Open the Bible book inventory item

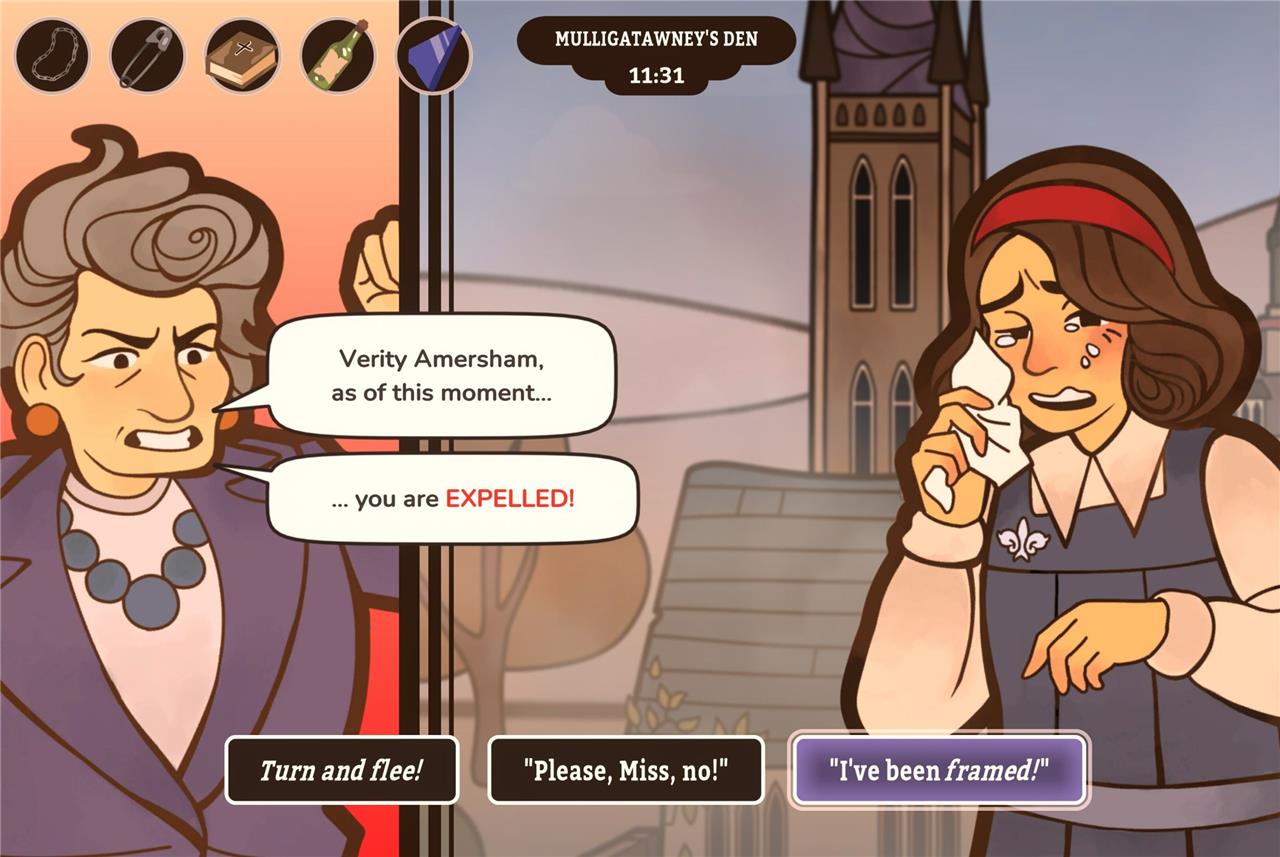pyautogui.click(x=242, y=56)
